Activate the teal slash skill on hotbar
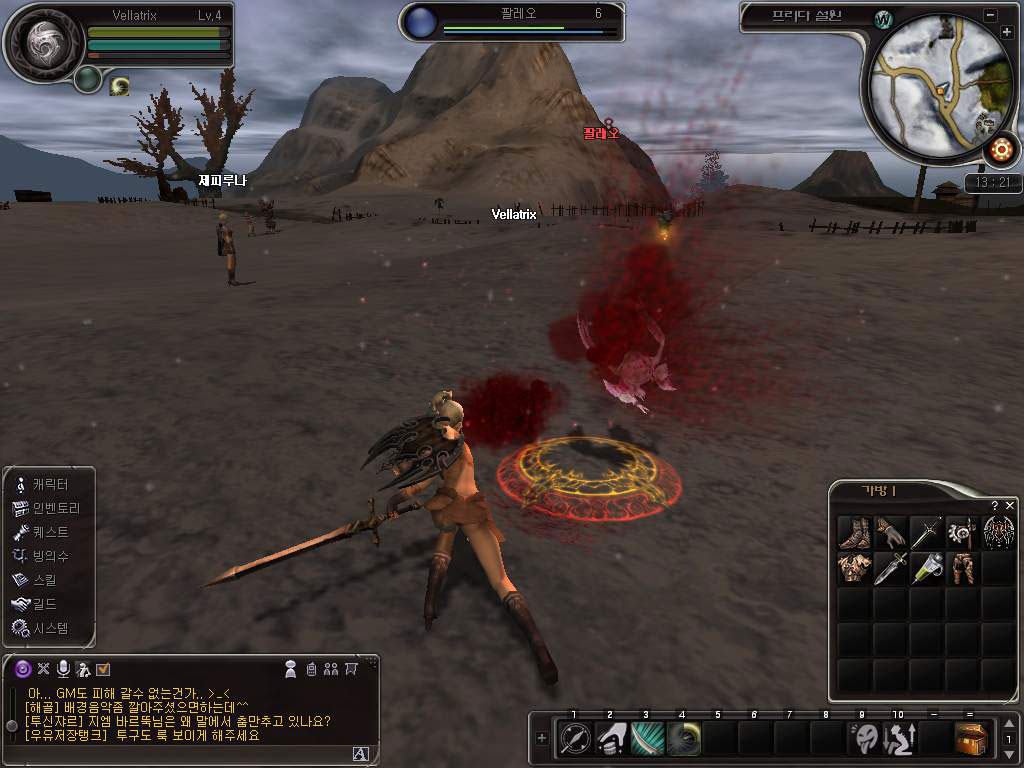 [x=647, y=739]
